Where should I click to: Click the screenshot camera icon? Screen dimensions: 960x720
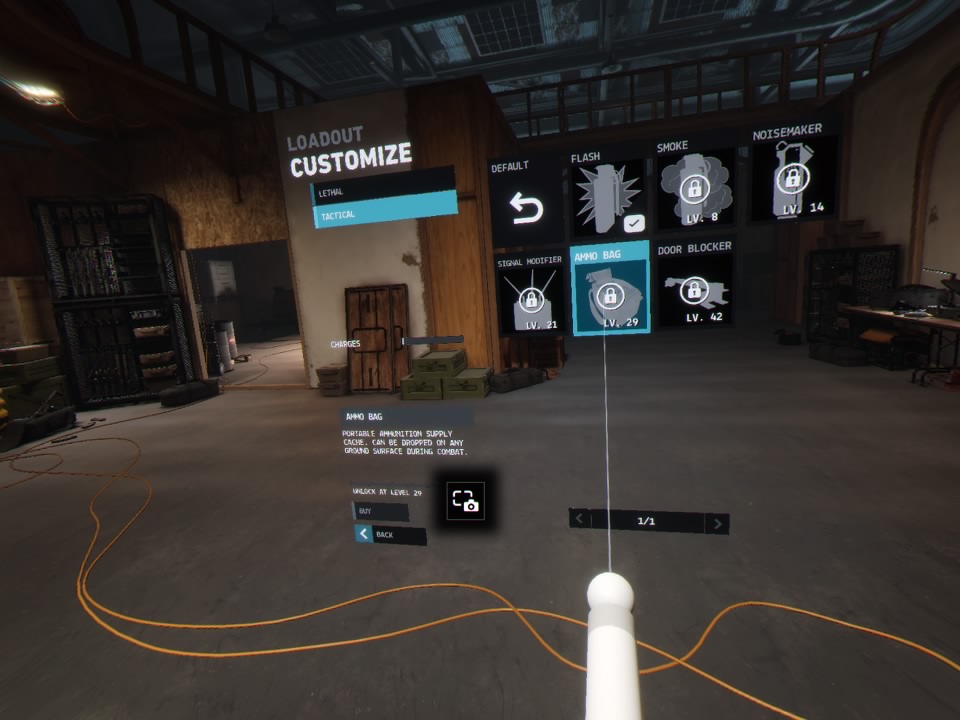[466, 500]
